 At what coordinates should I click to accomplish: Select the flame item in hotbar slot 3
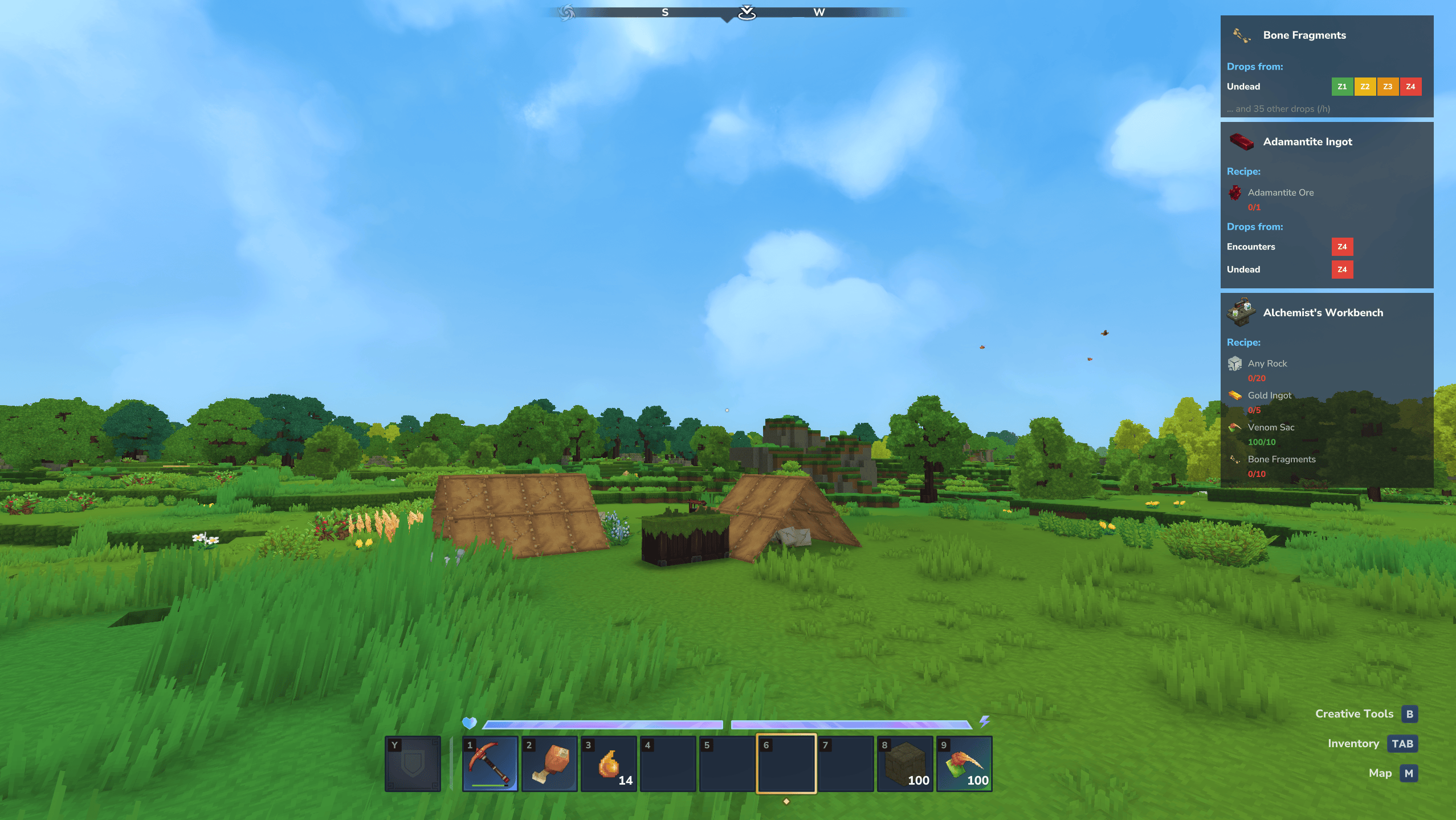pos(609,764)
